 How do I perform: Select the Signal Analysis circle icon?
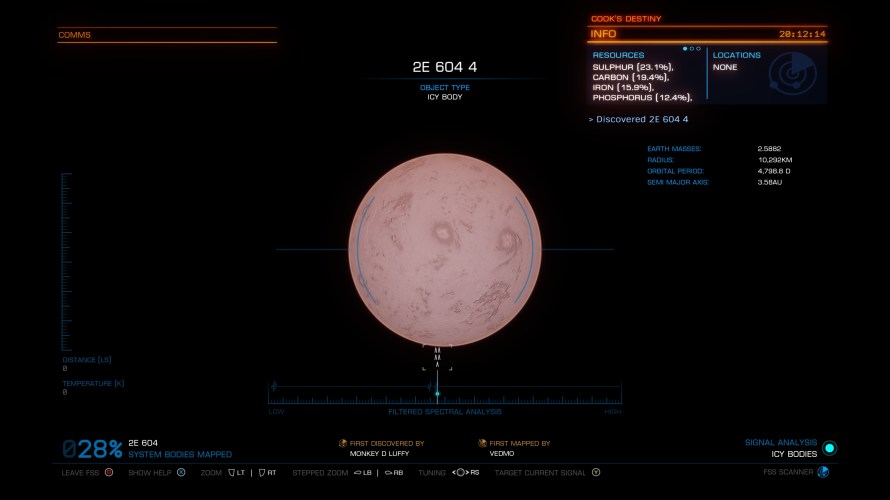[x=829, y=448]
